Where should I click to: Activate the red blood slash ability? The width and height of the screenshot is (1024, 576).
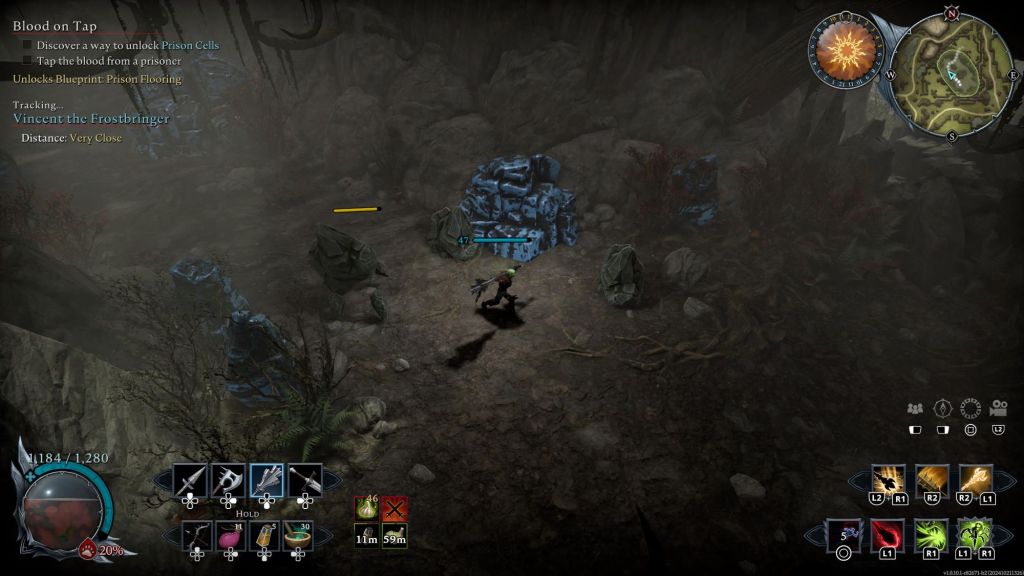[888, 535]
